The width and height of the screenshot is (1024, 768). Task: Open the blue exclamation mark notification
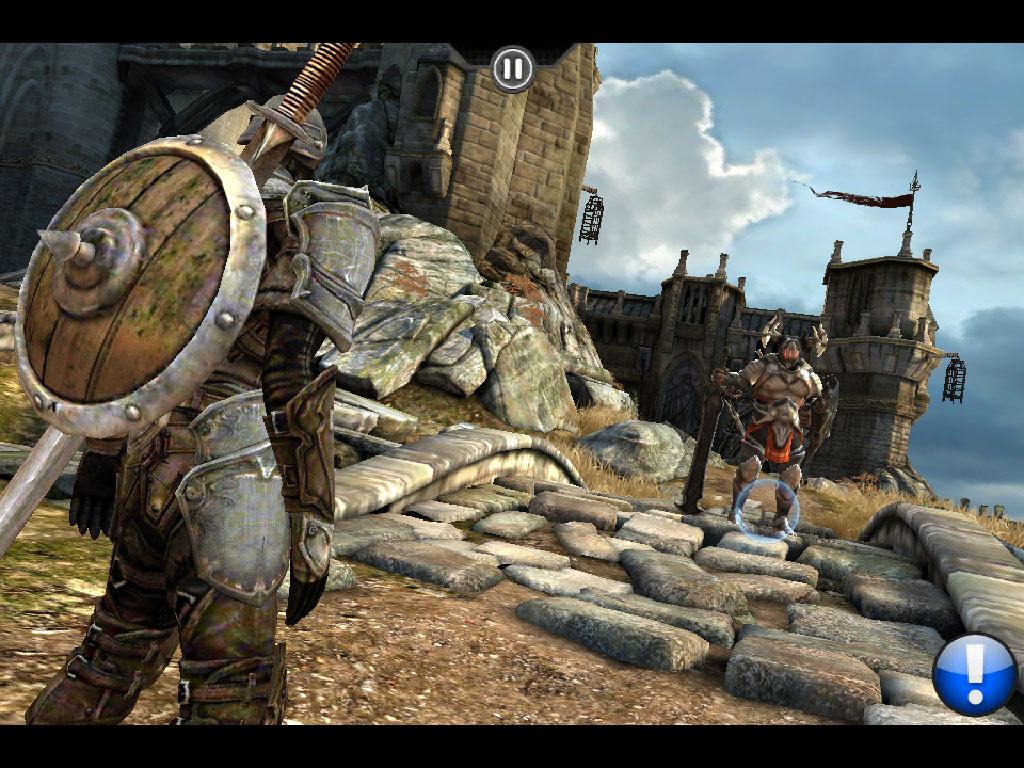click(974, 674)
